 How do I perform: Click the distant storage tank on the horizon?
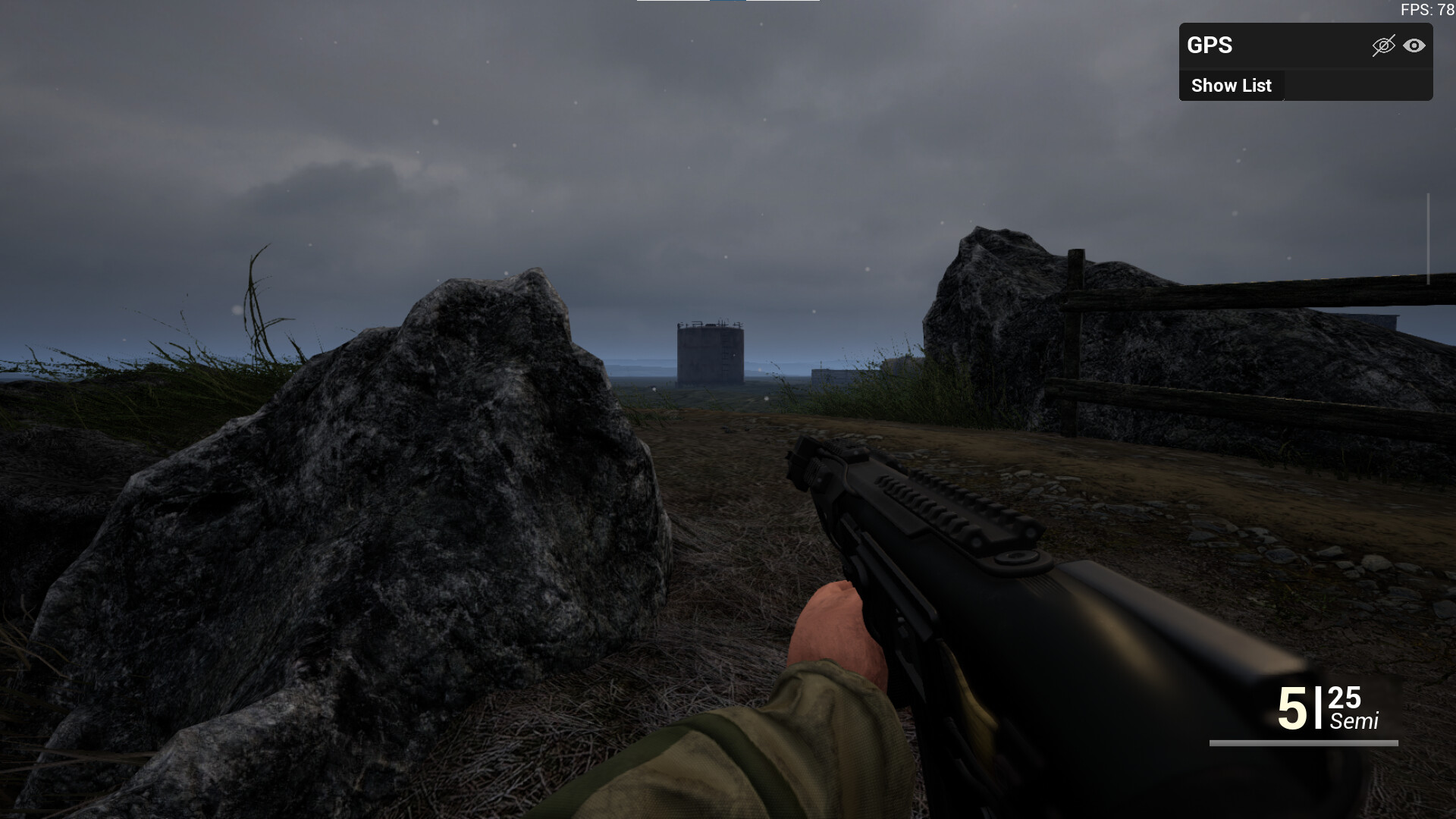pos(709,356)
